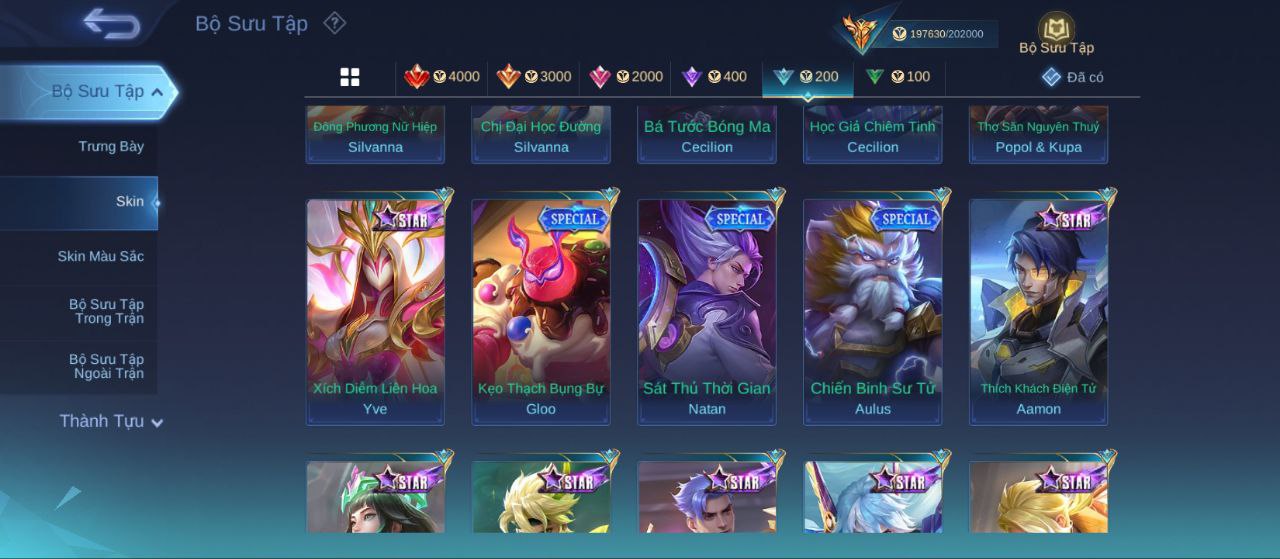Viewport: 1280px width, 559px height.
Task: Open Bộ Sưu Tập Ngoài Trận
Action: click(x=106, y=367)
